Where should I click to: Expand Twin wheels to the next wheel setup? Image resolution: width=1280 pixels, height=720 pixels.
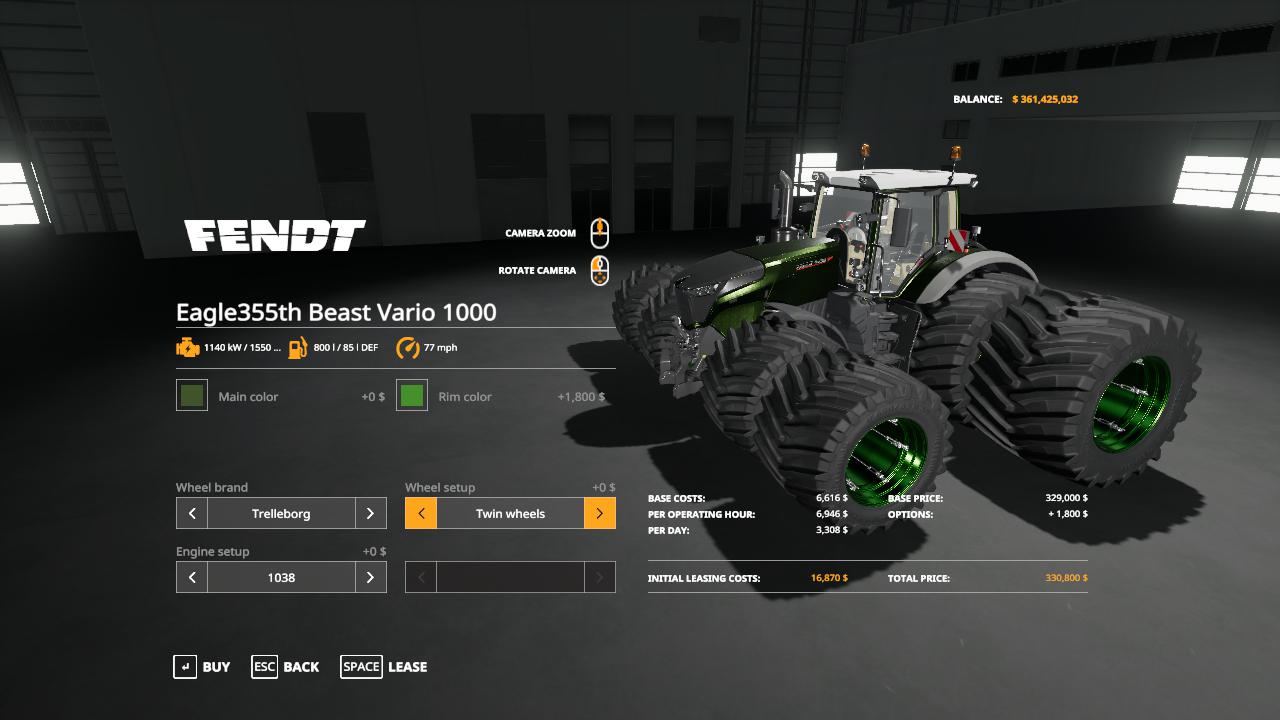click(600, 513)
